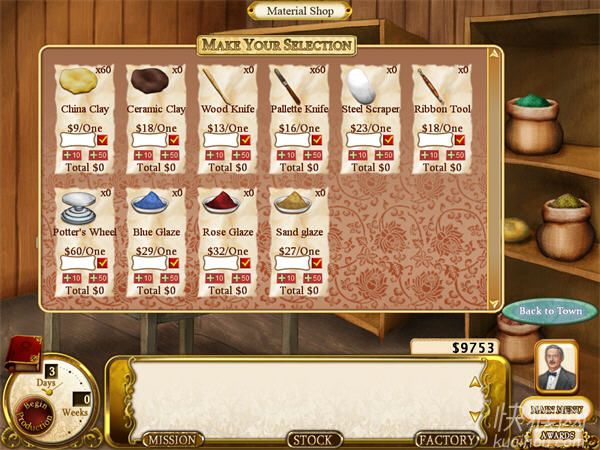Add 10 Blue Glaze
Screen dimensions: 600x450
[142, 277]
